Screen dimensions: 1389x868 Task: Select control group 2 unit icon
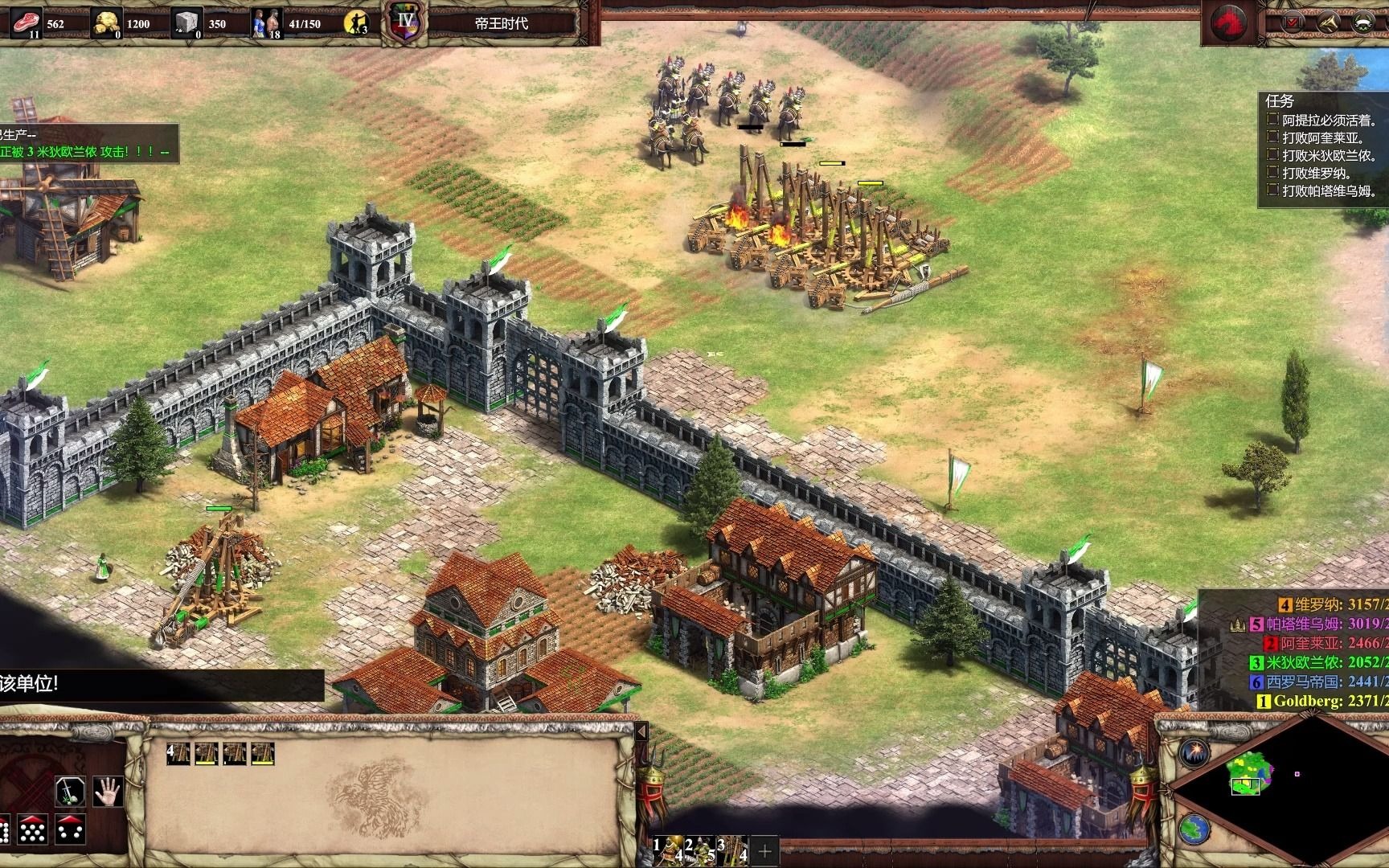[x=700, y=850]
